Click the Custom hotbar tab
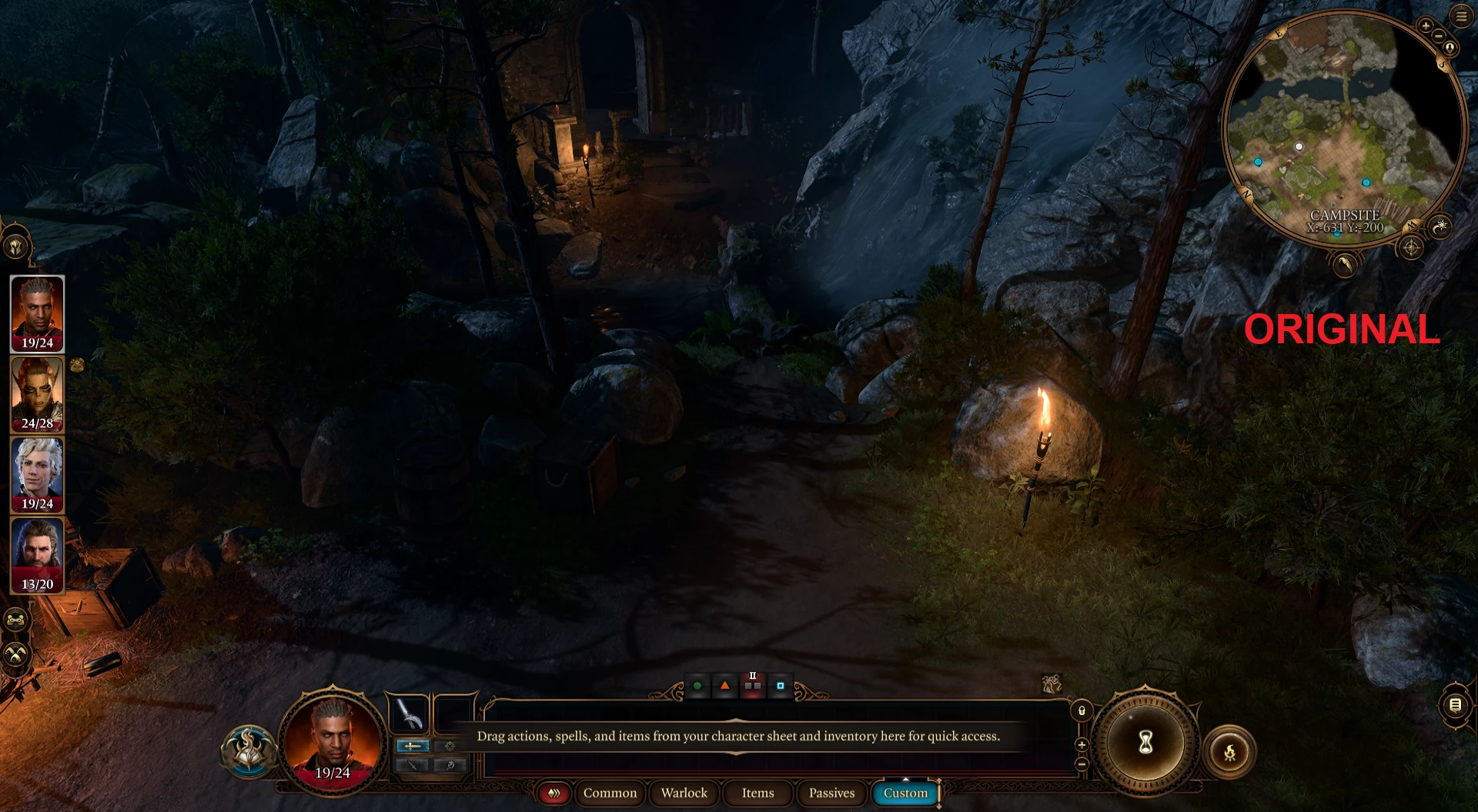1478x812 pixels. tap(905, 793)
